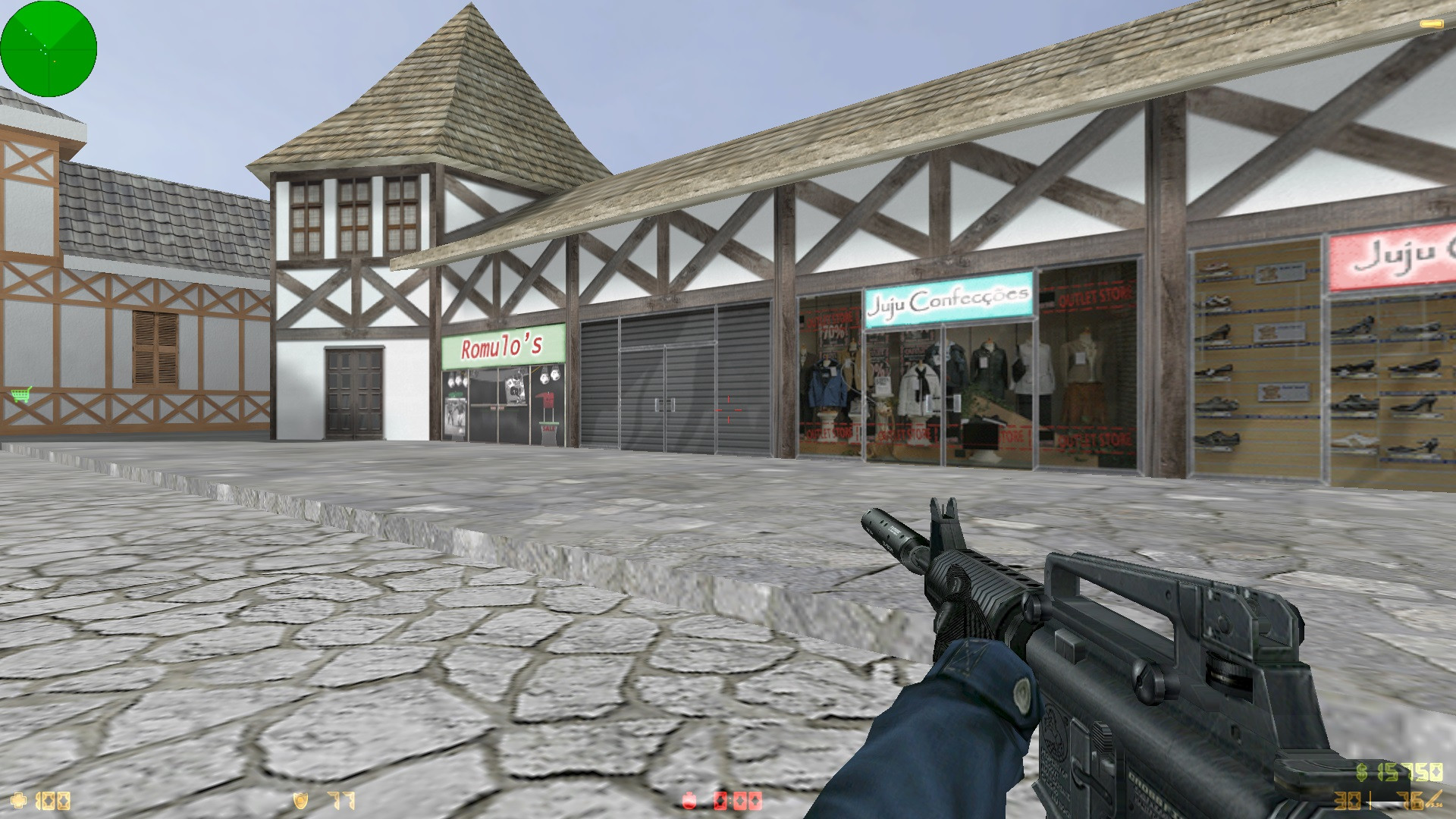
Task: Click the yellow indicator at top right
Action: (x=1430, y=23)
